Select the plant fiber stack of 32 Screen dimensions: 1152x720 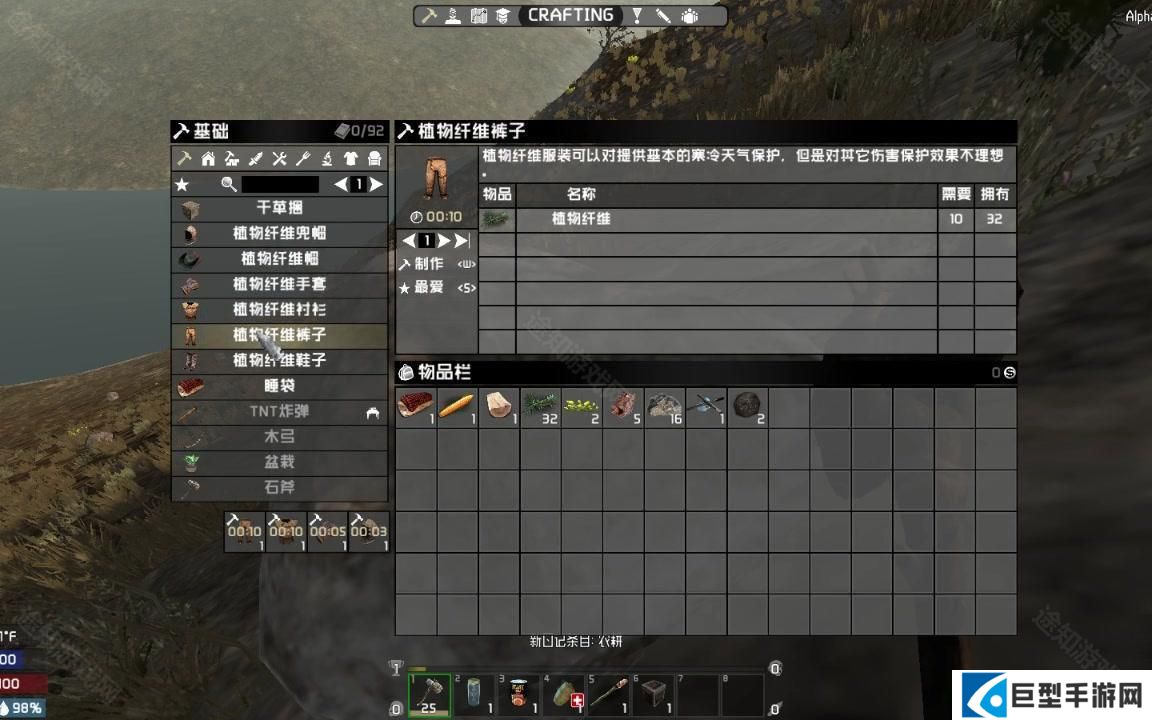540,407
